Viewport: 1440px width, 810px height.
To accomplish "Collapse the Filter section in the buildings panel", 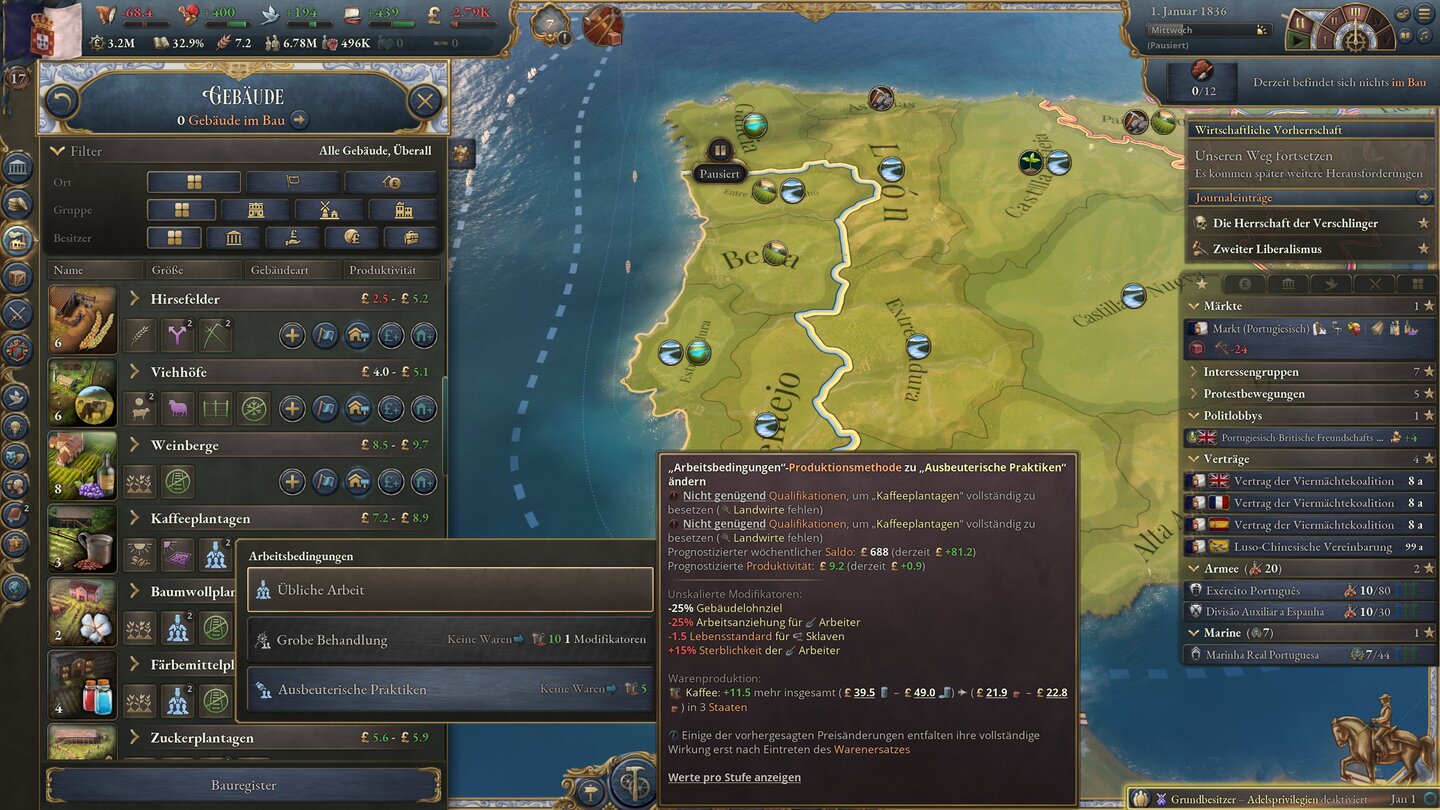I will (60, 150).
